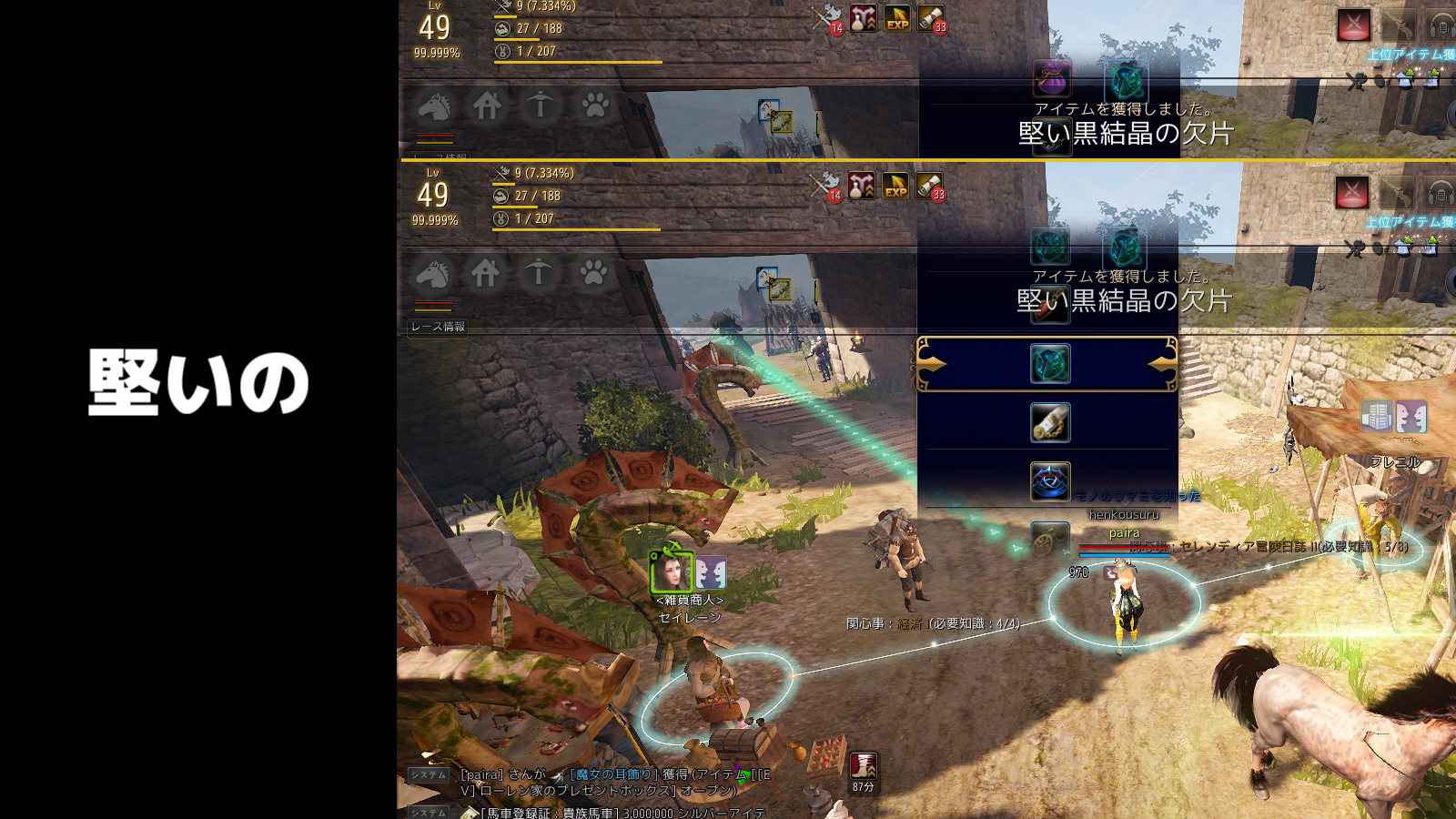Click the building icon above フレニル

pyautogui.click(x=1377, y=417)
